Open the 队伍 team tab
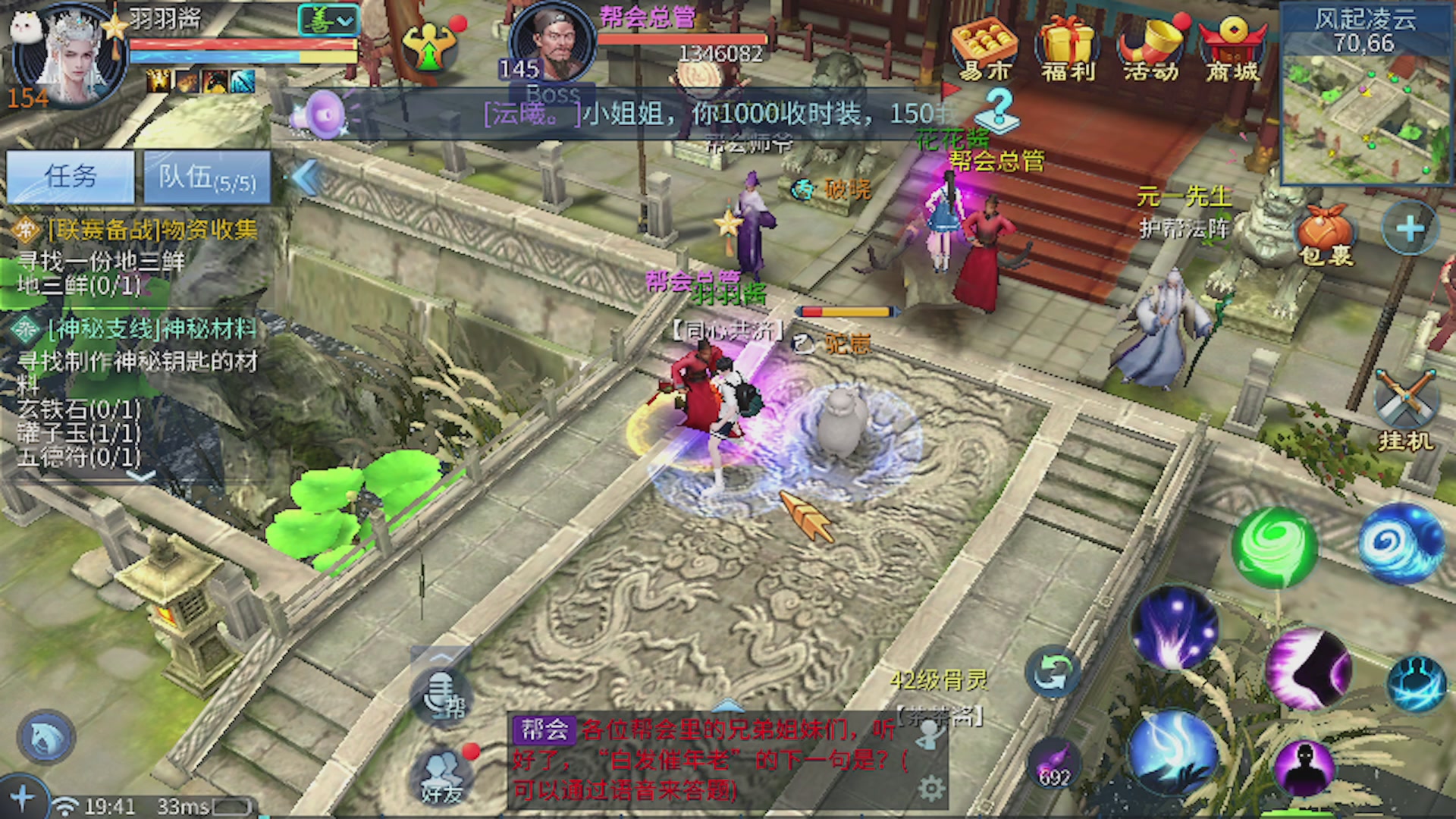Viewport: 1456px width, 819px height. (x=207, y=177)
